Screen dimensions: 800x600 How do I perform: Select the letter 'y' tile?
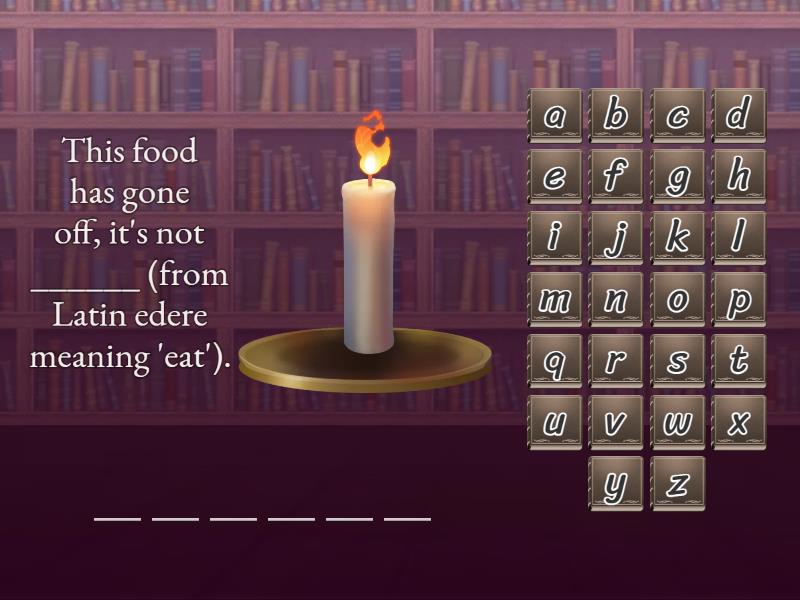coord(616,484)
